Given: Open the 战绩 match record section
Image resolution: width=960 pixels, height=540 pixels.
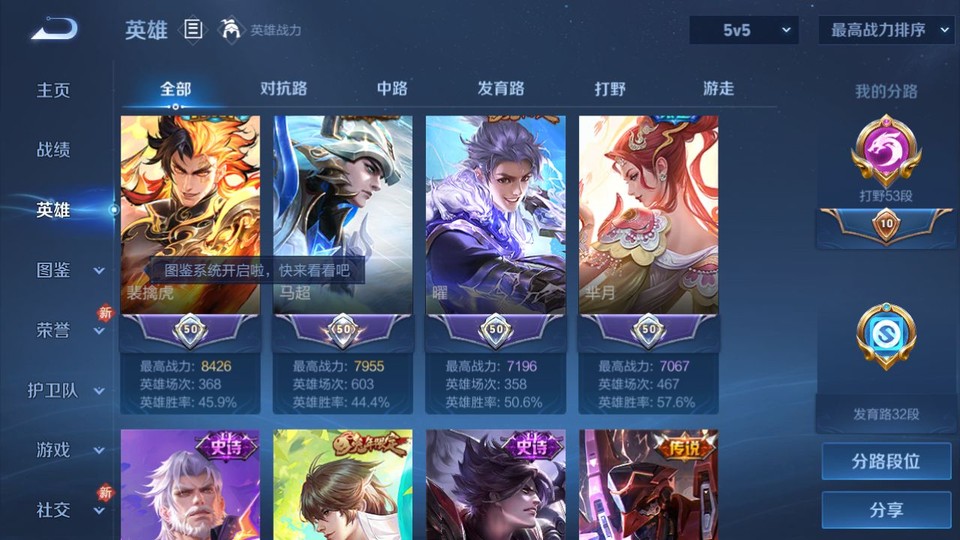Looking at the screenshot, I should click(x=54, y=150).
